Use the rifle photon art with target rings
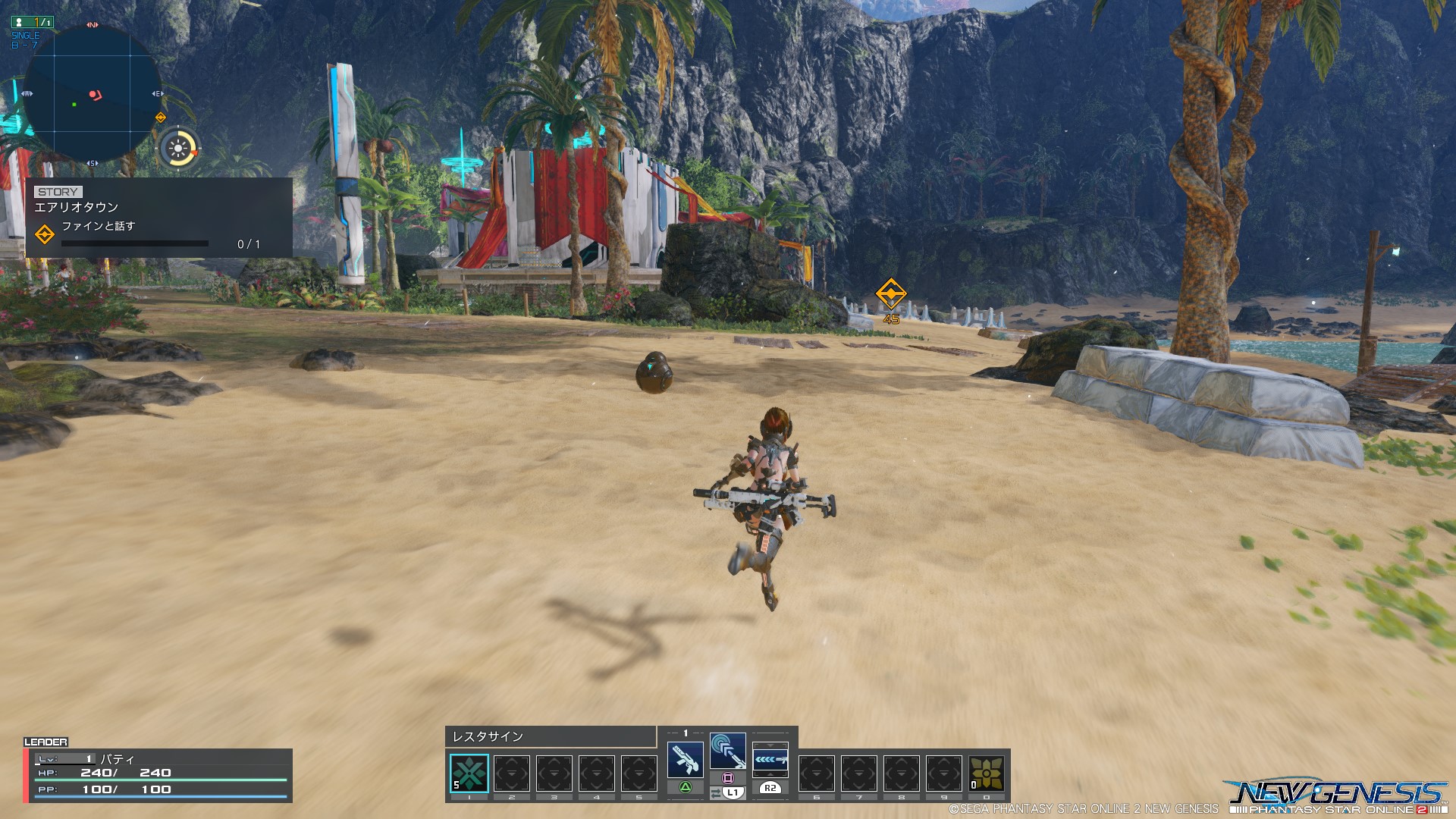1456x819 pixels. click(x=727, y=751)
